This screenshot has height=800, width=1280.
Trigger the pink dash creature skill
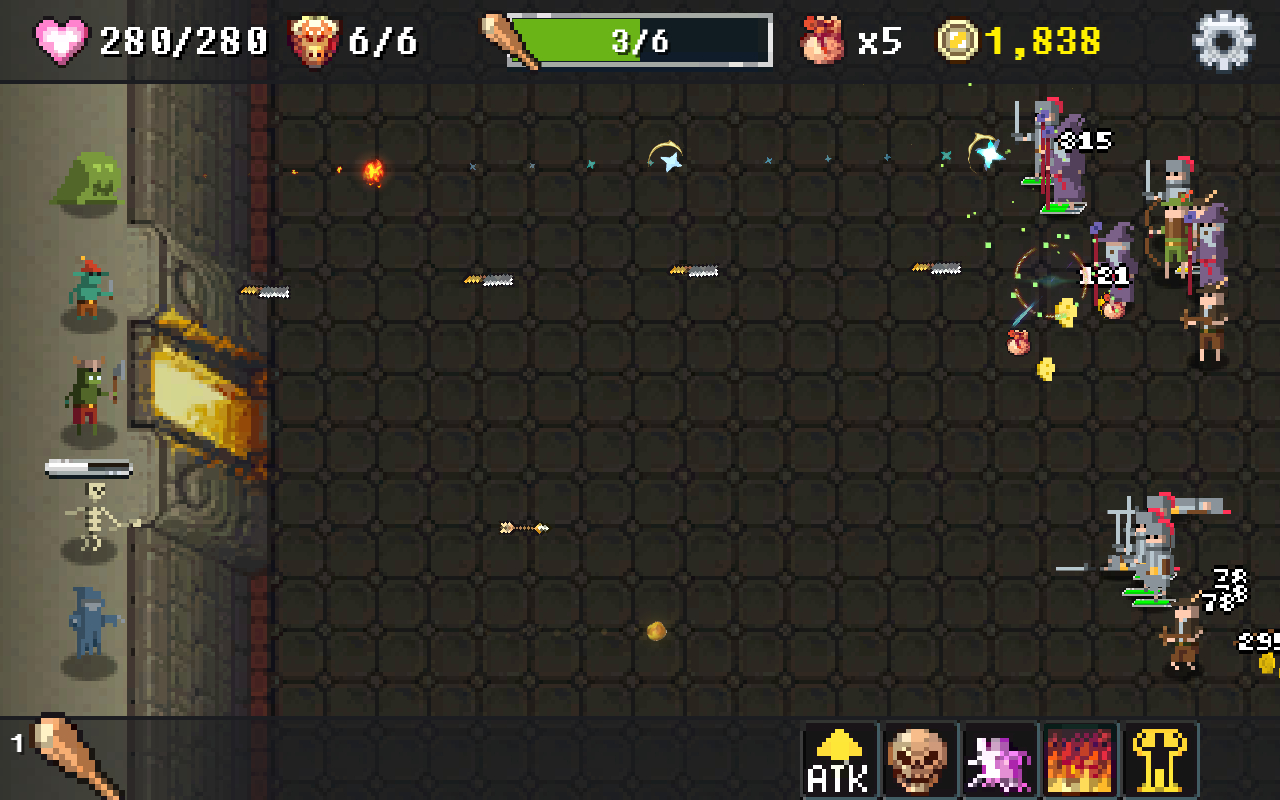pos(999,758)
